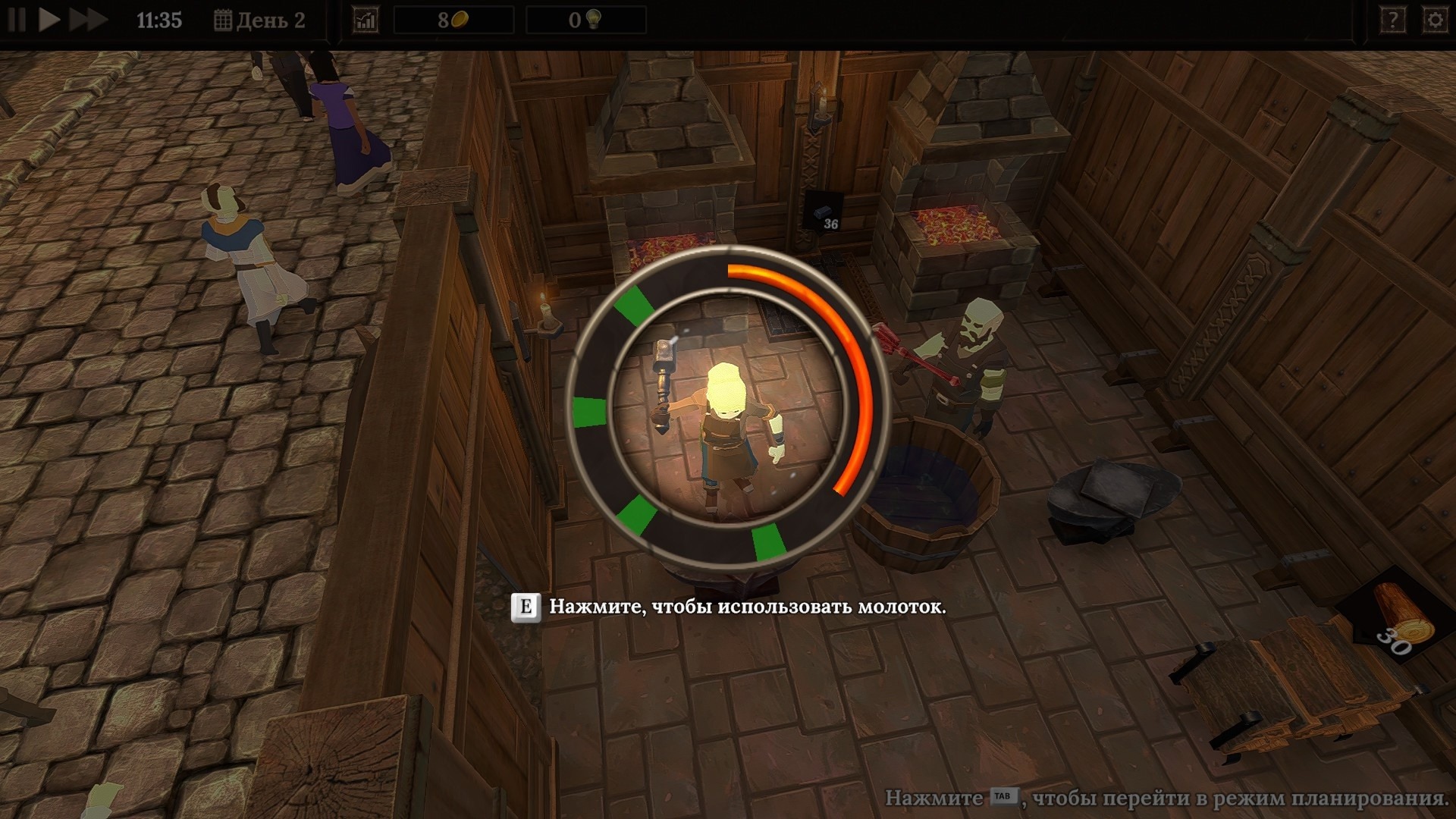Open the statistics chart panel

click(x=366, y=20)
